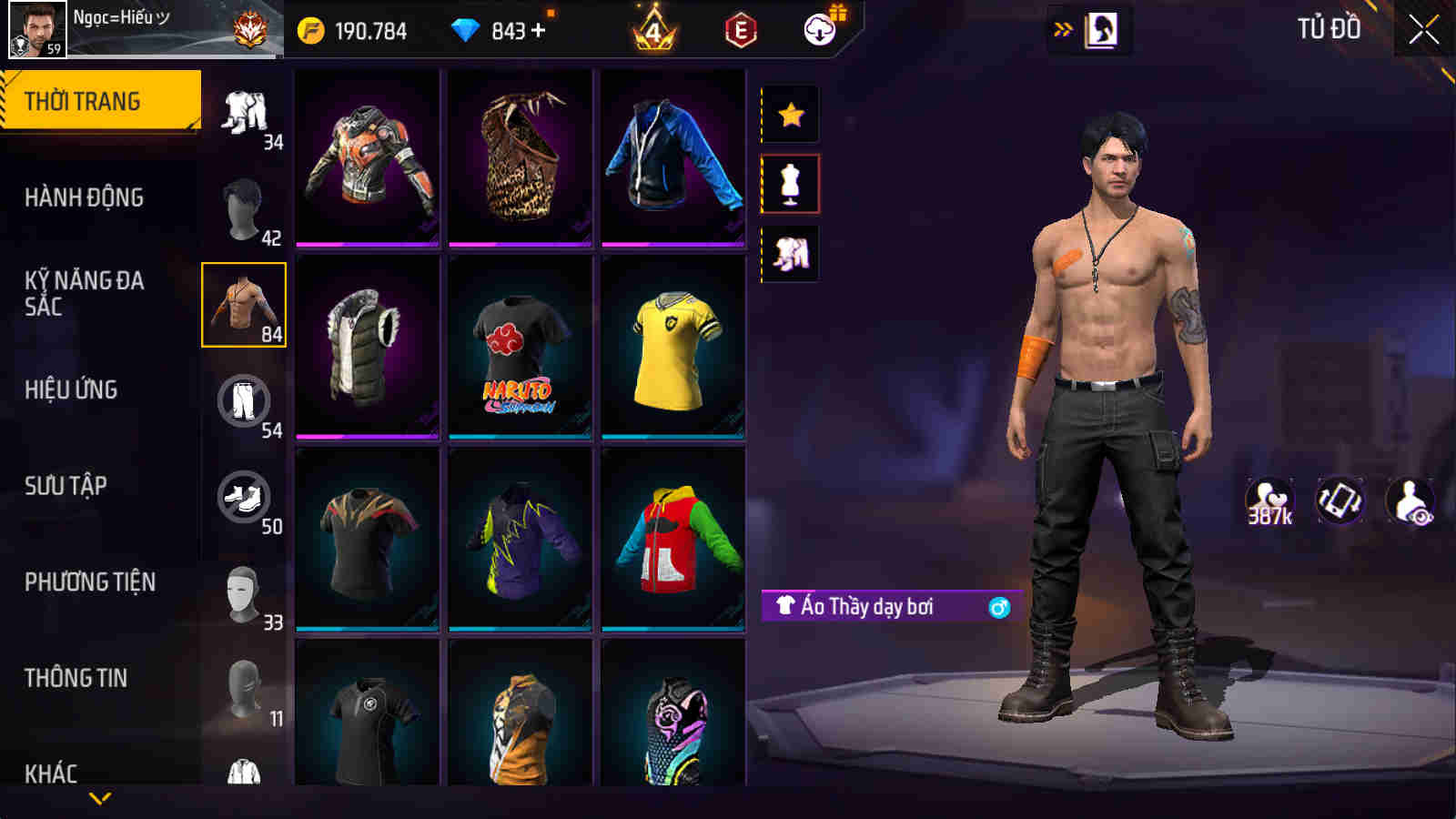
Task: Click the double-chevron expander near top right
Action: [x=1059, y=28]
